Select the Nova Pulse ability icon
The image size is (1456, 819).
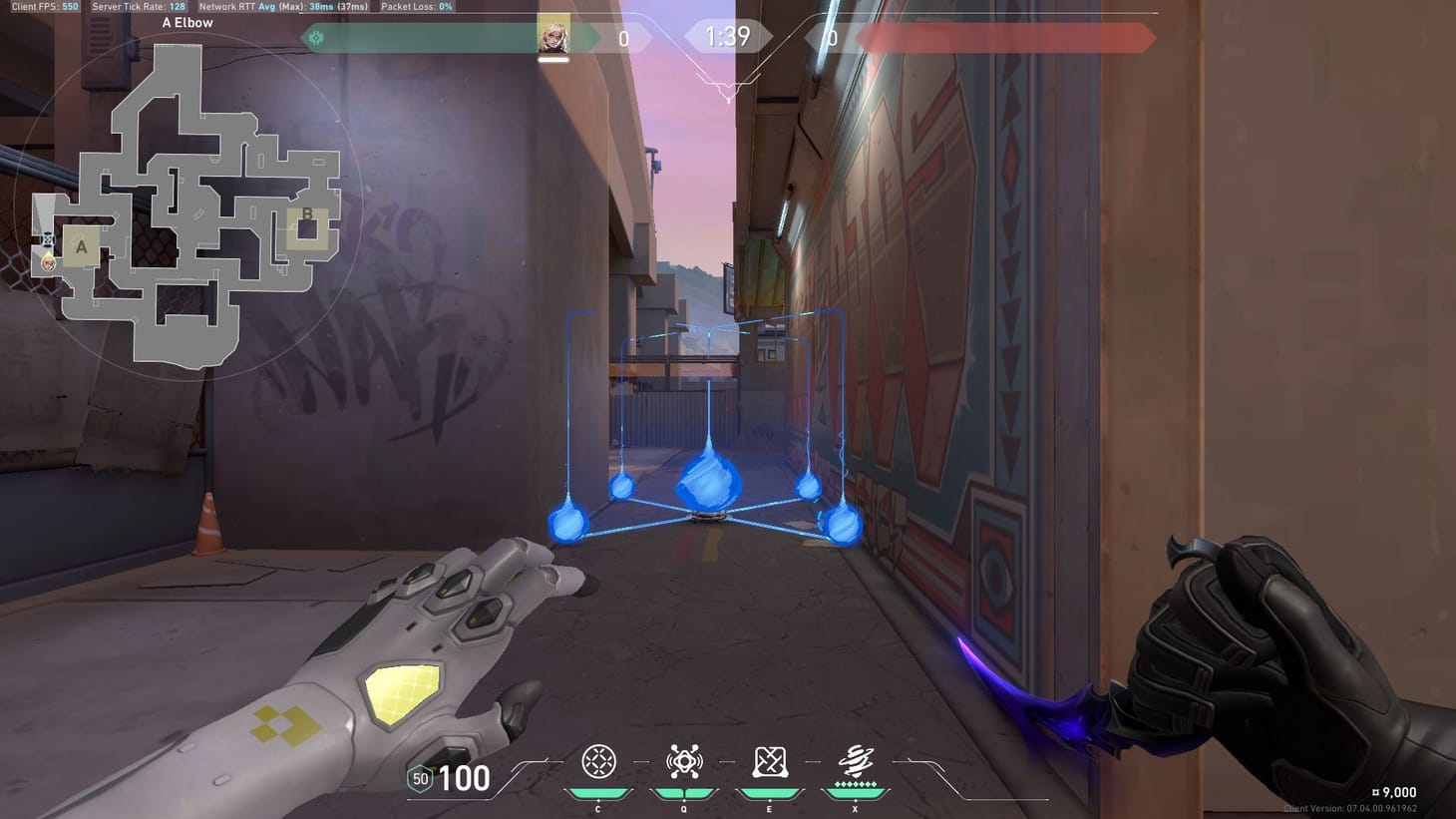pos(683,761)
